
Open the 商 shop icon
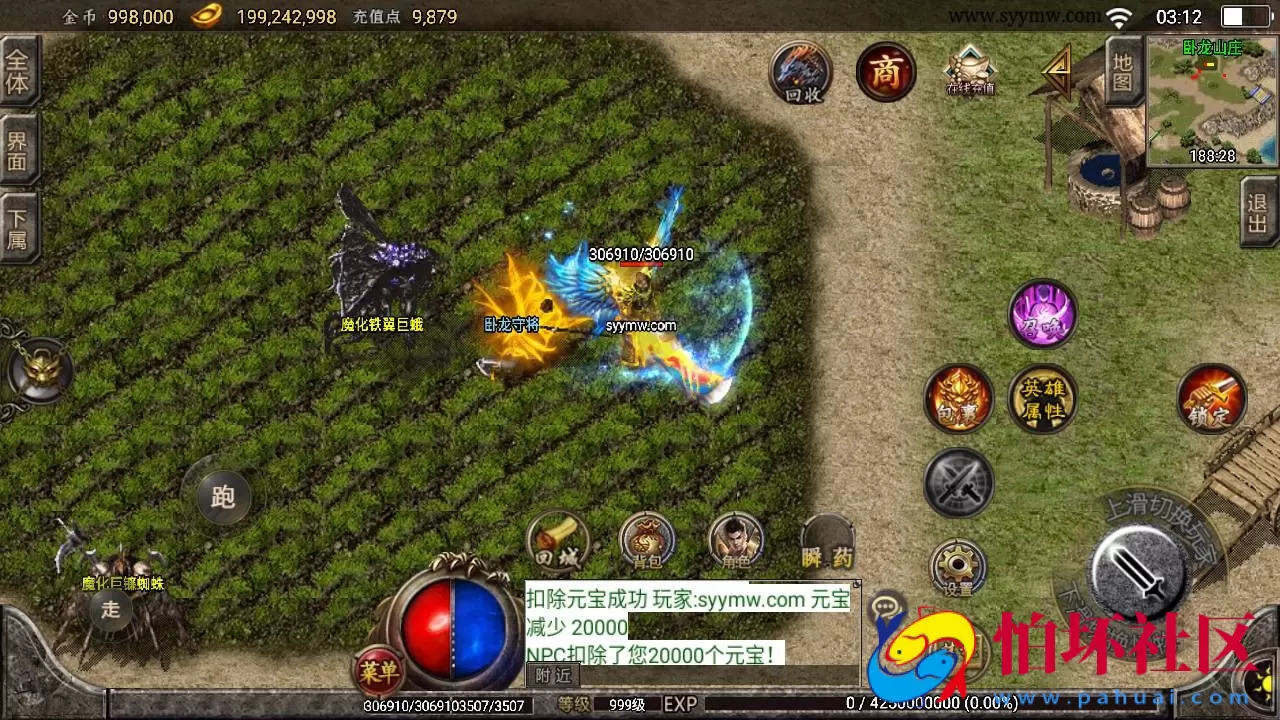(x=884, y=71)
